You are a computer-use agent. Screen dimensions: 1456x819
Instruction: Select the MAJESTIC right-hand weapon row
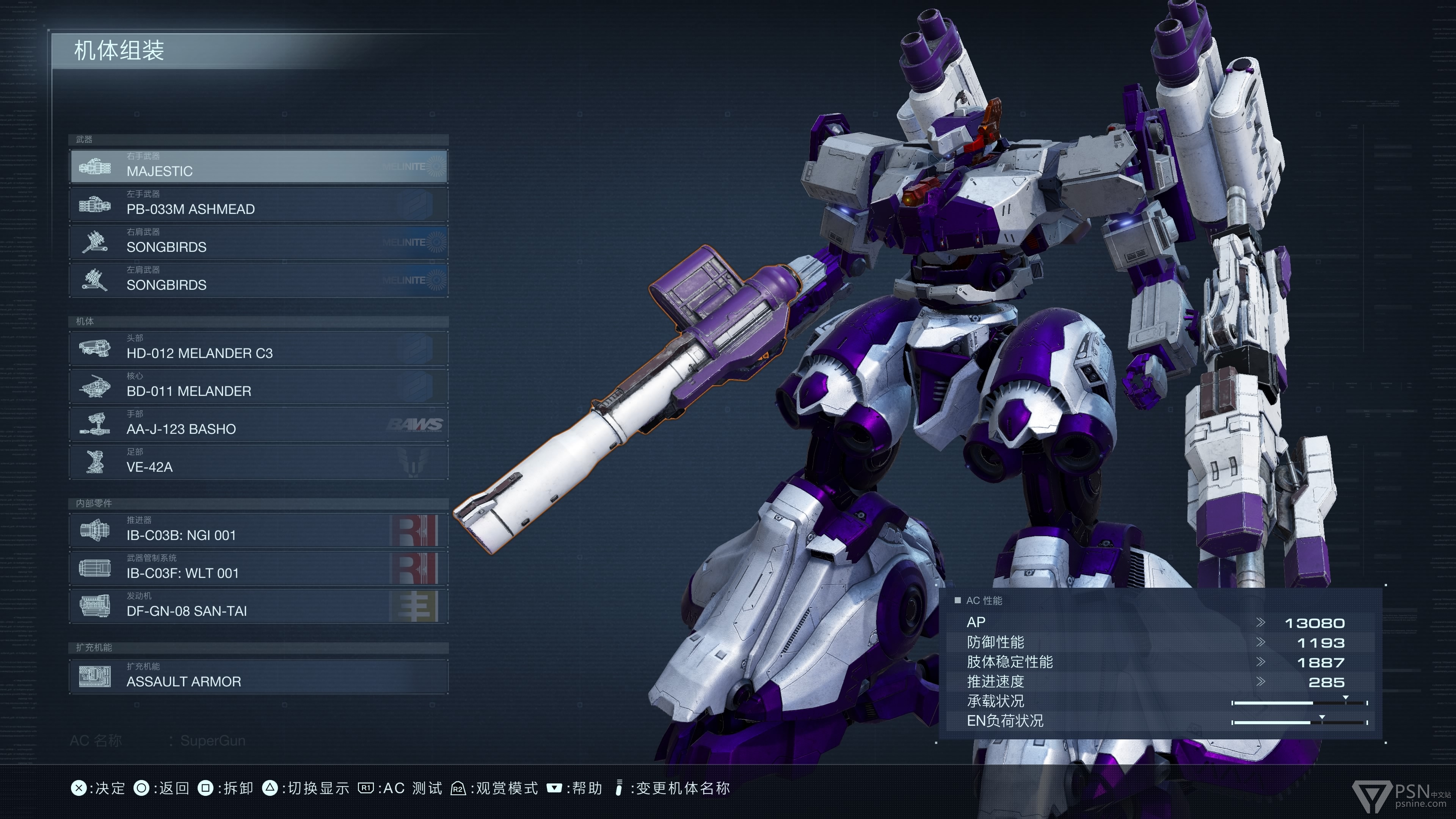(259, 166)
